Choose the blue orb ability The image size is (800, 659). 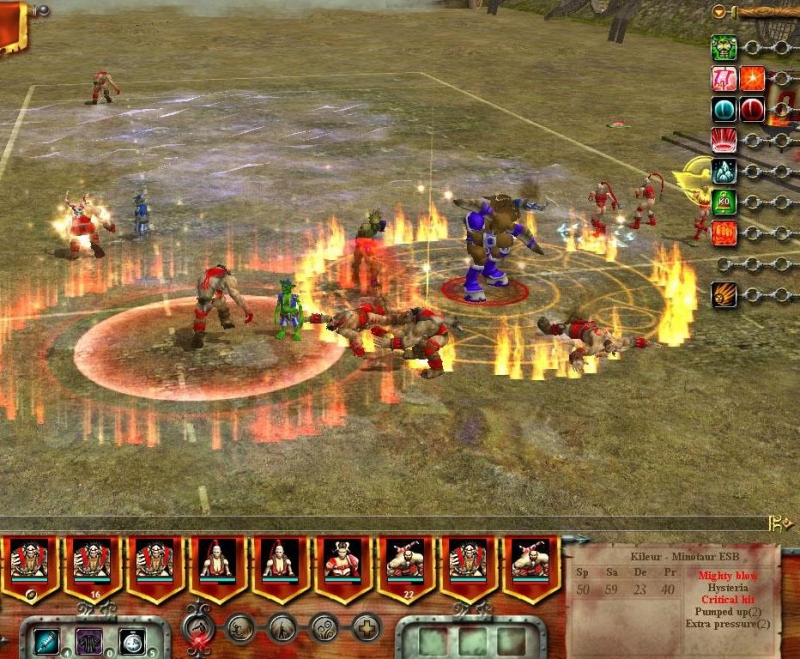click(724, 109)
